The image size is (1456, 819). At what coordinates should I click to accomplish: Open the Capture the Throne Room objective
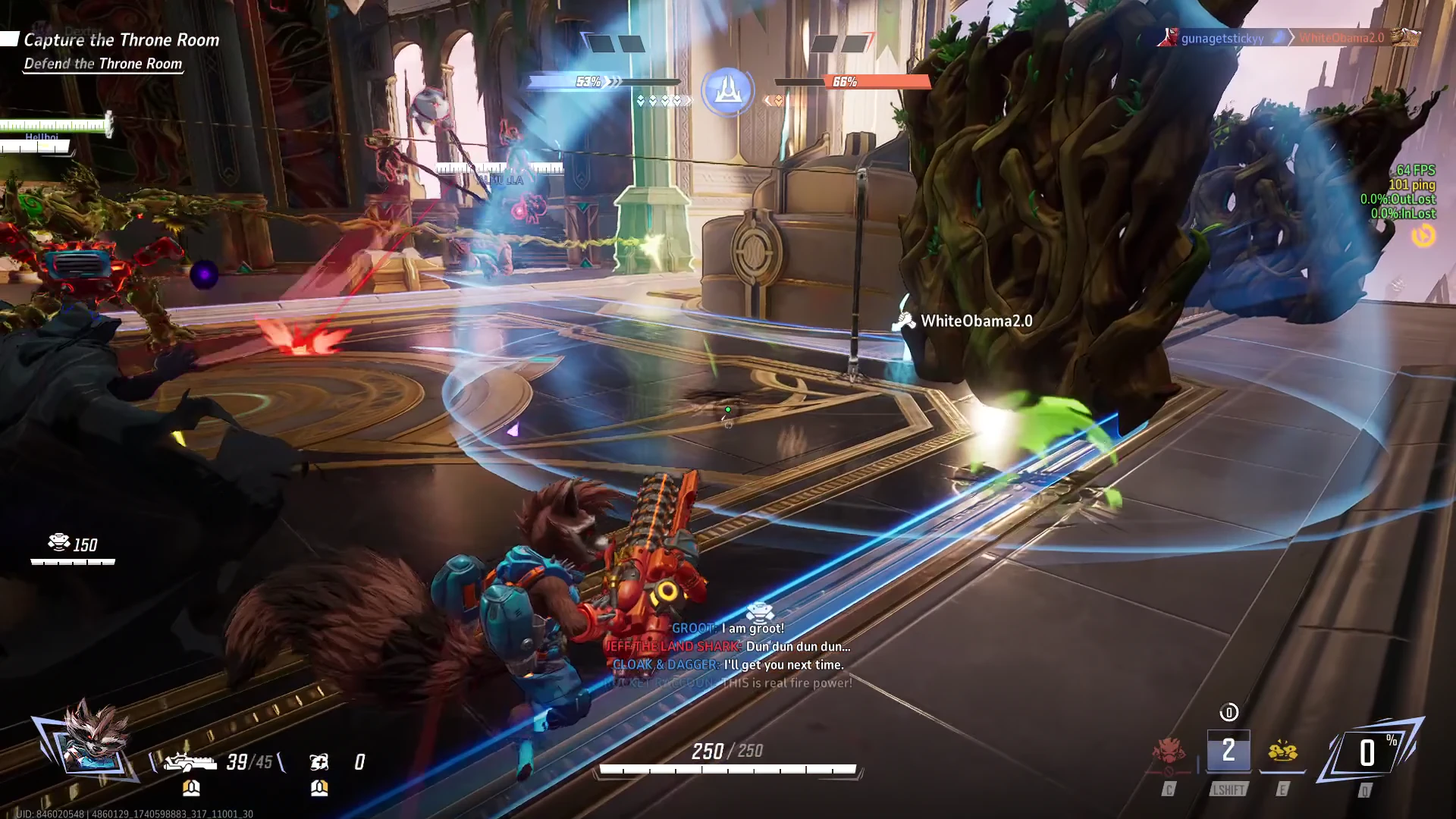point(121,40)
